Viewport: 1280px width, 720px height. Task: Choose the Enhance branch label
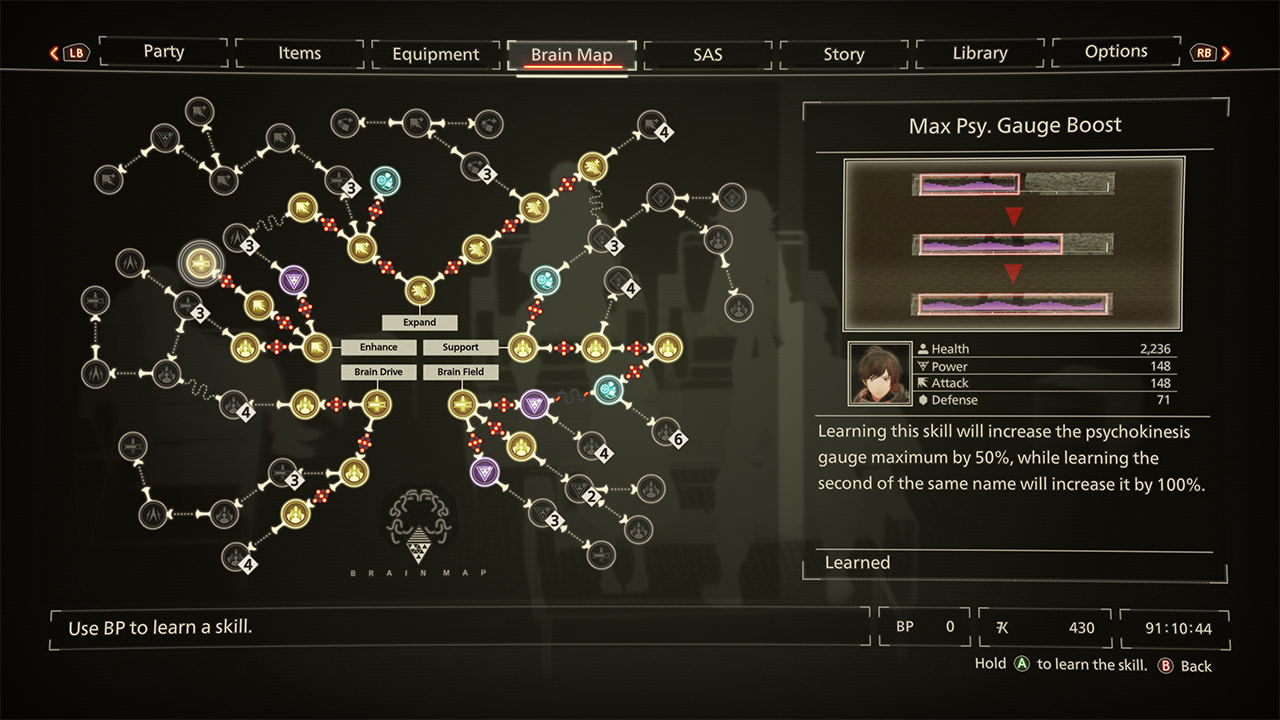378,347
